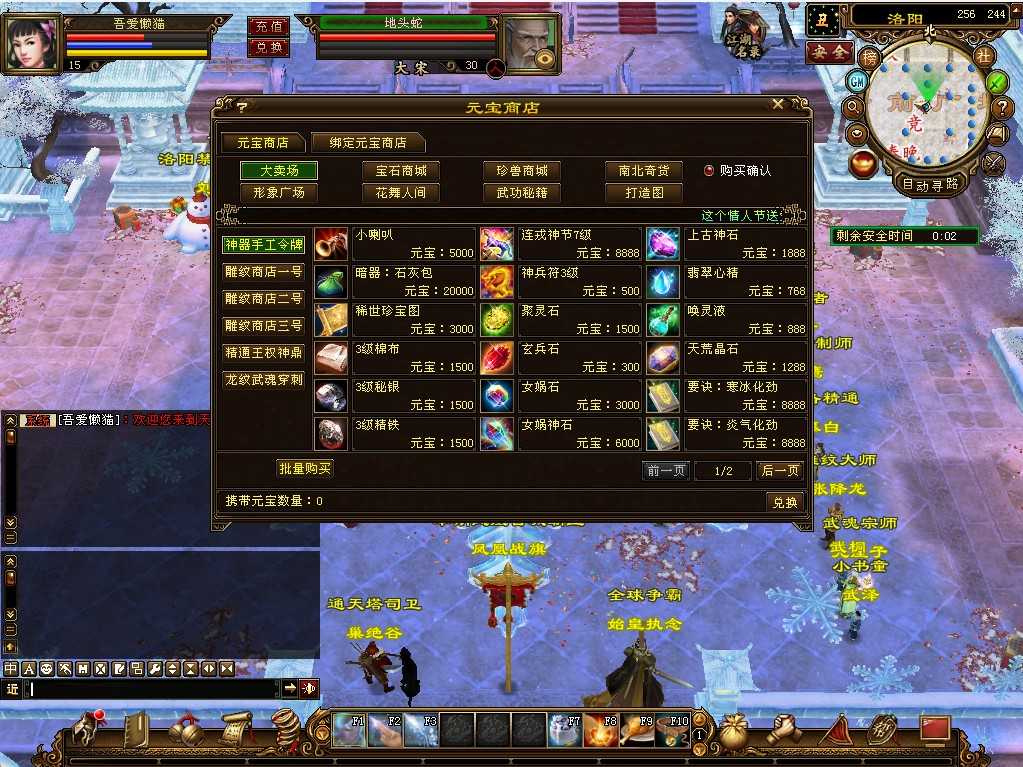This screenshot has height=767, width=1023.
Task: Click the 兑换 button in the shop footer
Action: 784,502
